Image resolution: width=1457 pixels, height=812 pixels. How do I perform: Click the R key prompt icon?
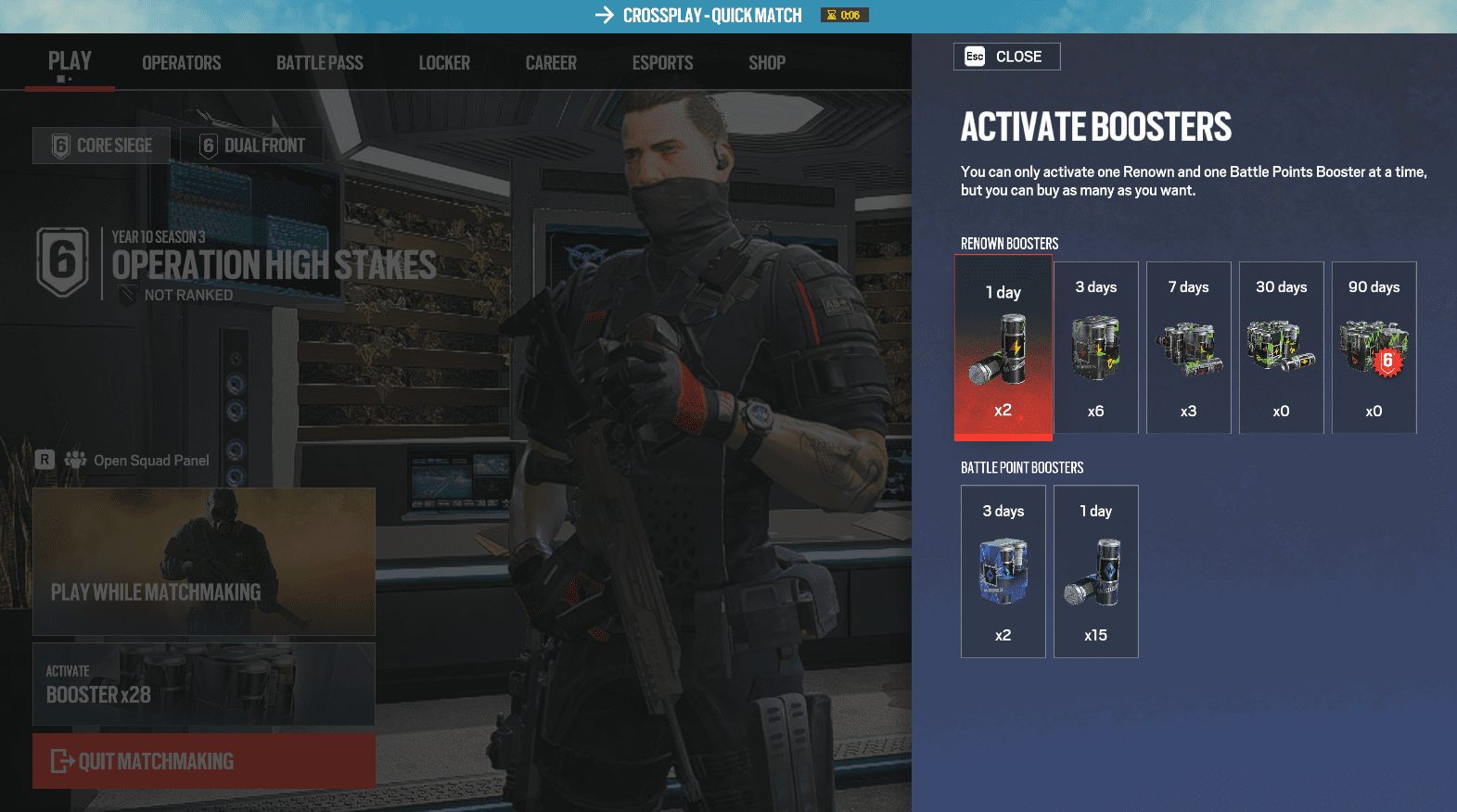[x=45, y=458]
